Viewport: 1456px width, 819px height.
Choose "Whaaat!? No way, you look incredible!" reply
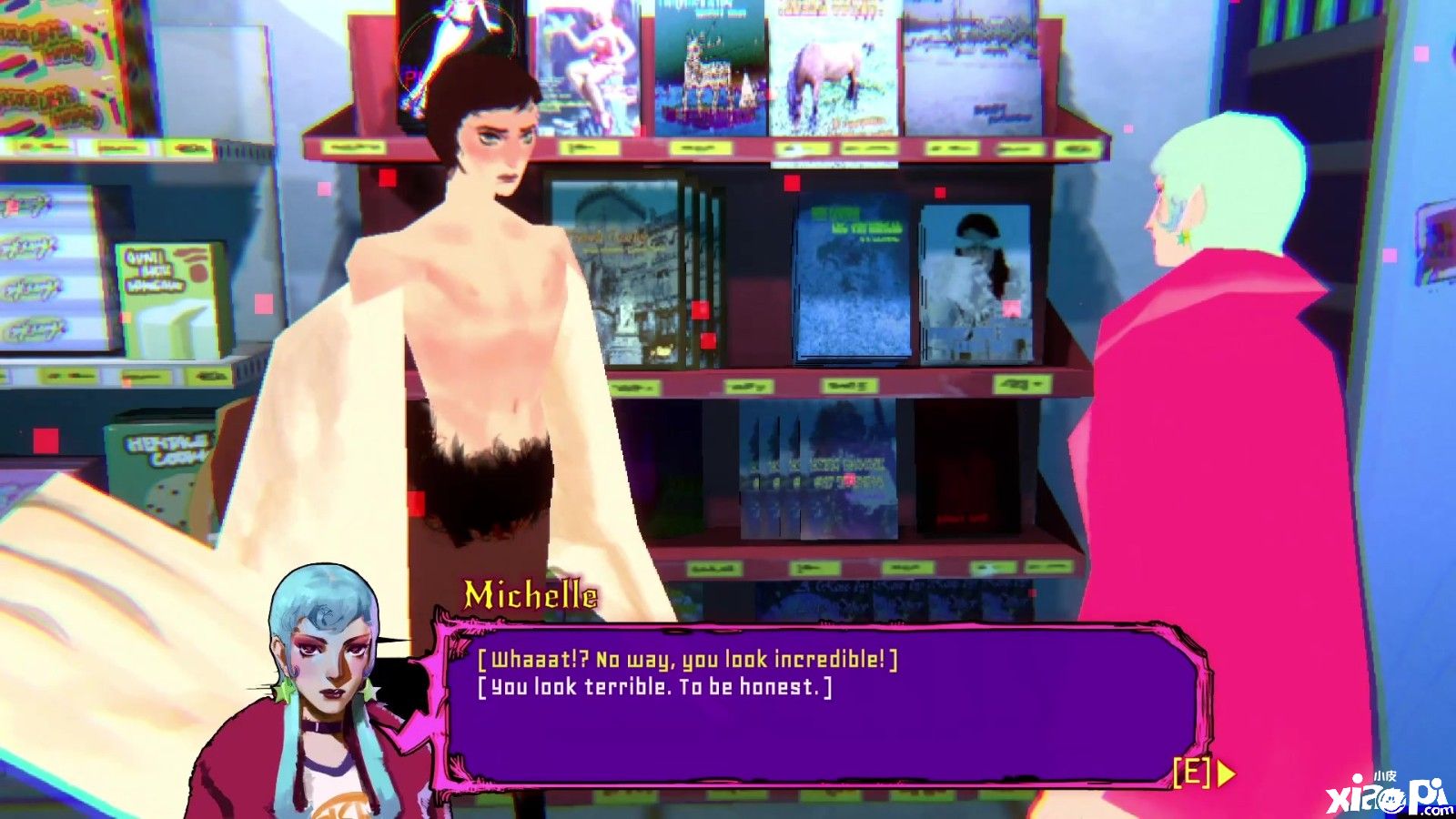tap(687, 659)
